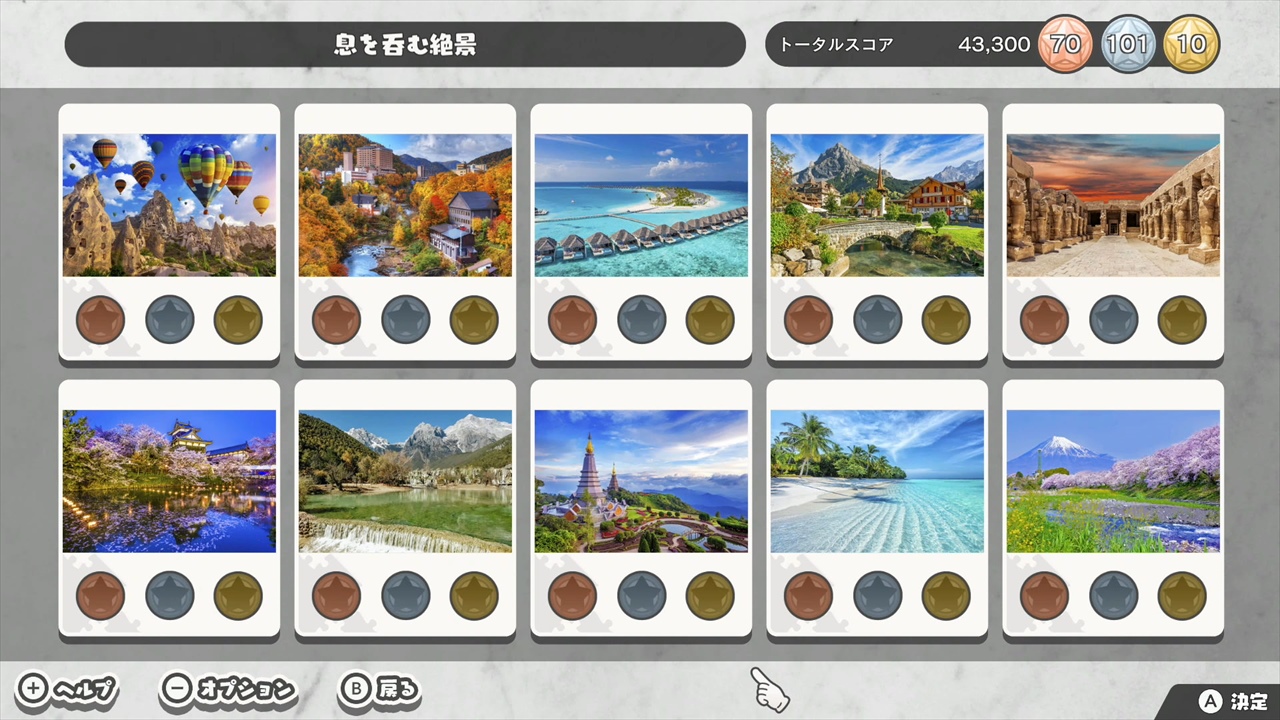Viewport: 1280px width, 720px height.
Task: Select the autumn mountain town puzzle thumbnail
Action: point(405,203)
